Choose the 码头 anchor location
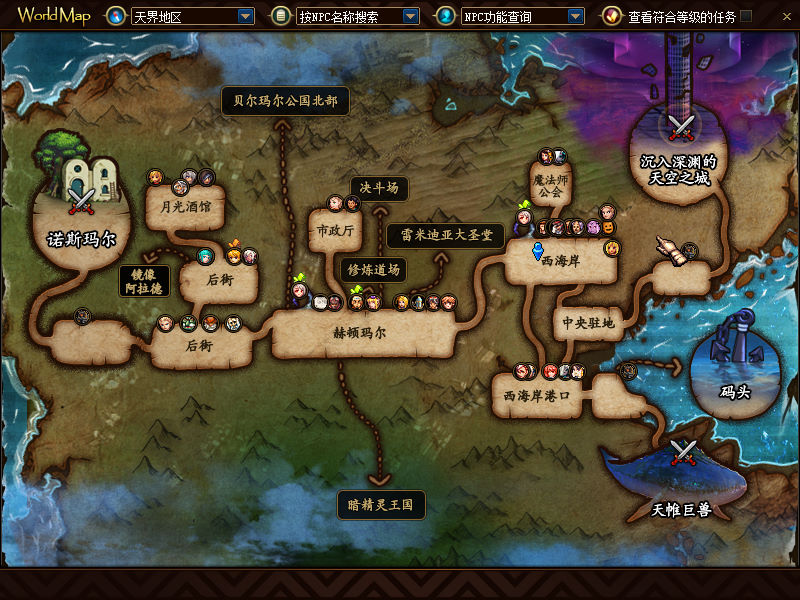This screenshot has width=800, height=600. click(x=735, y=391)
